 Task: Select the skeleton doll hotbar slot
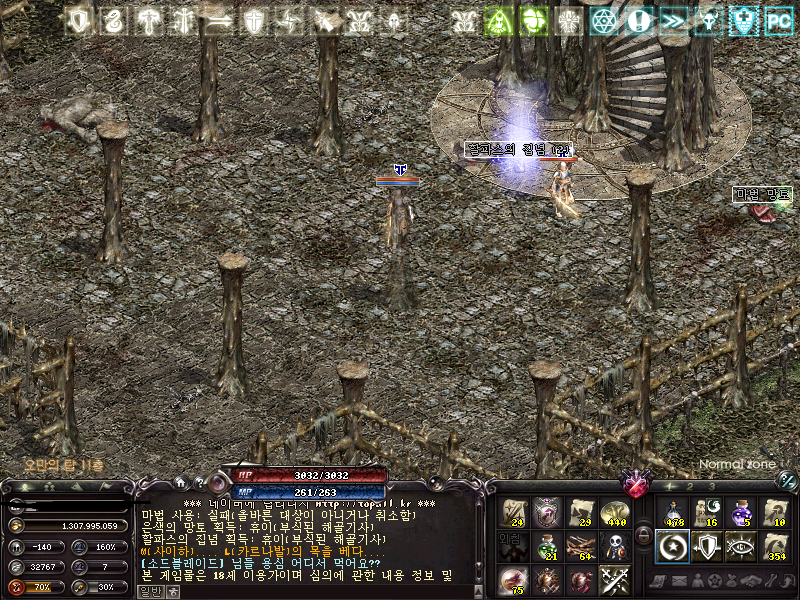pyautogui.click(x=615, y=546)
